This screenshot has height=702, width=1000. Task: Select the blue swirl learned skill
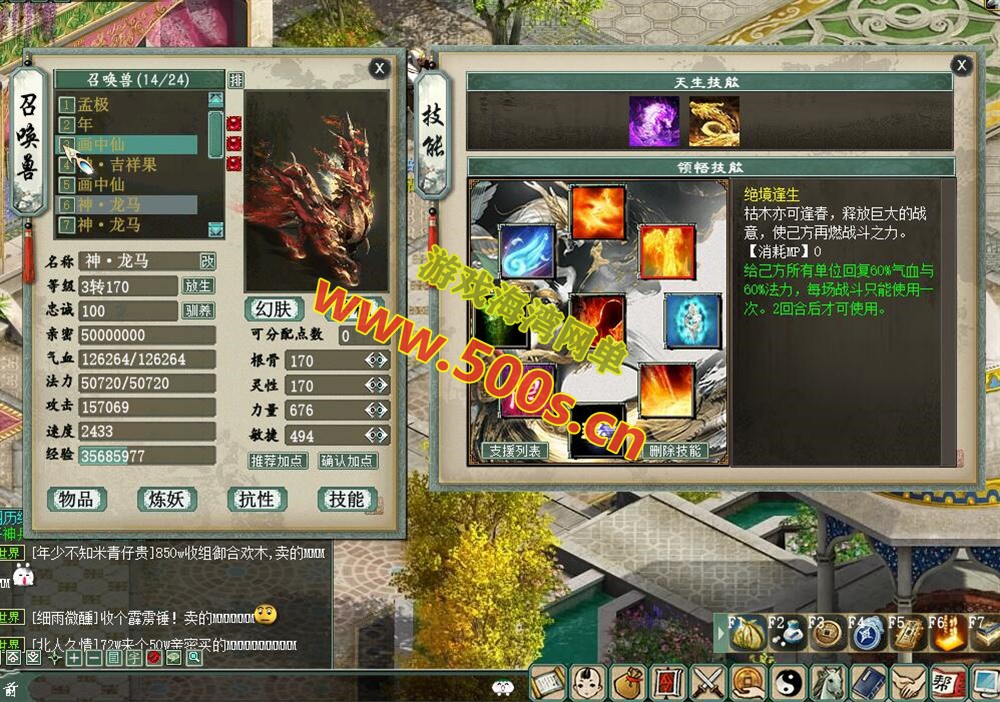pos(526,251)
